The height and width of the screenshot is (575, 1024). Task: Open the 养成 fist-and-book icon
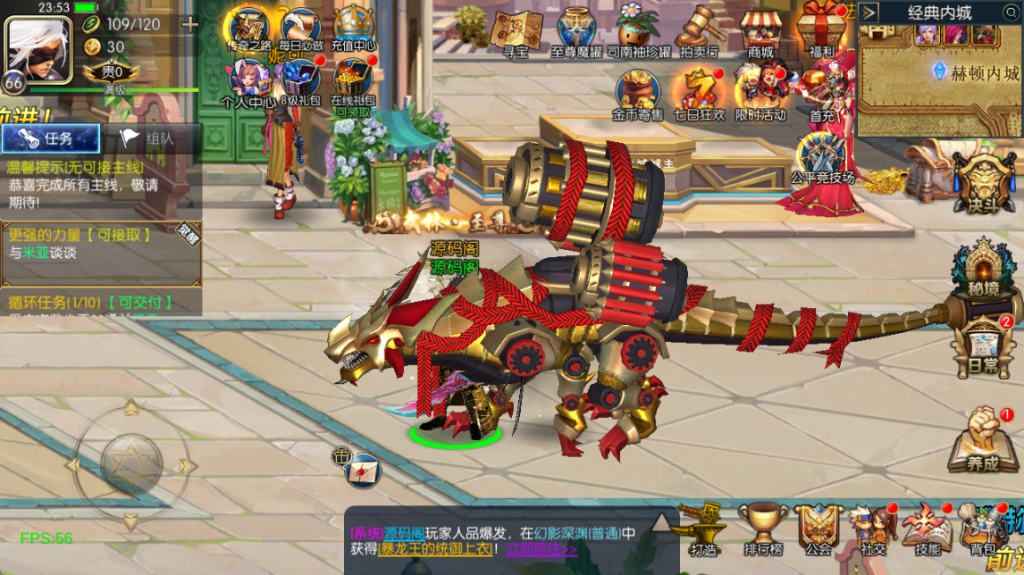pyautogui.click(x=983, y=440)
